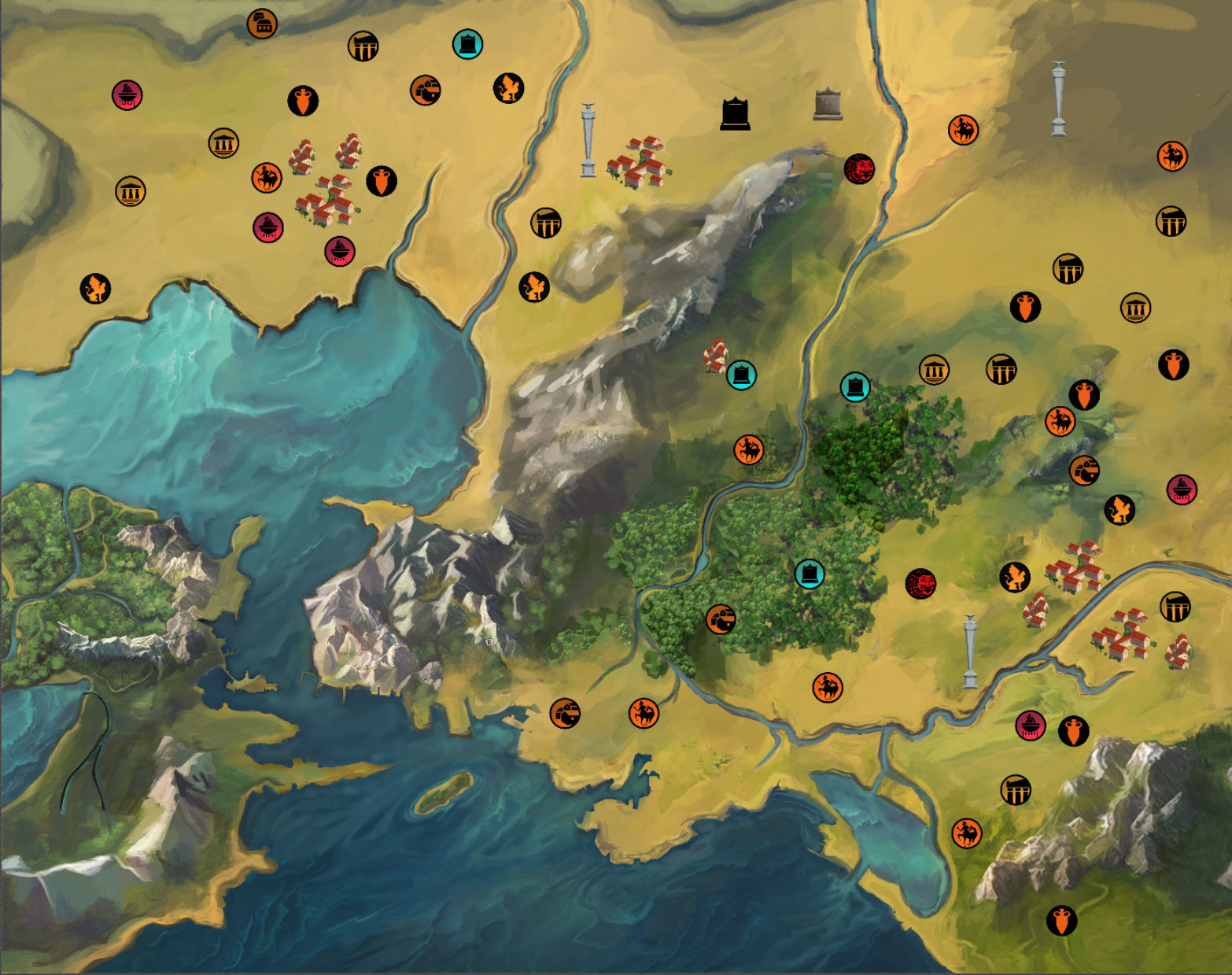Open the red beast-face marker at the mountain ridge tip
The image size is (1232, 975).
(859, 168)
